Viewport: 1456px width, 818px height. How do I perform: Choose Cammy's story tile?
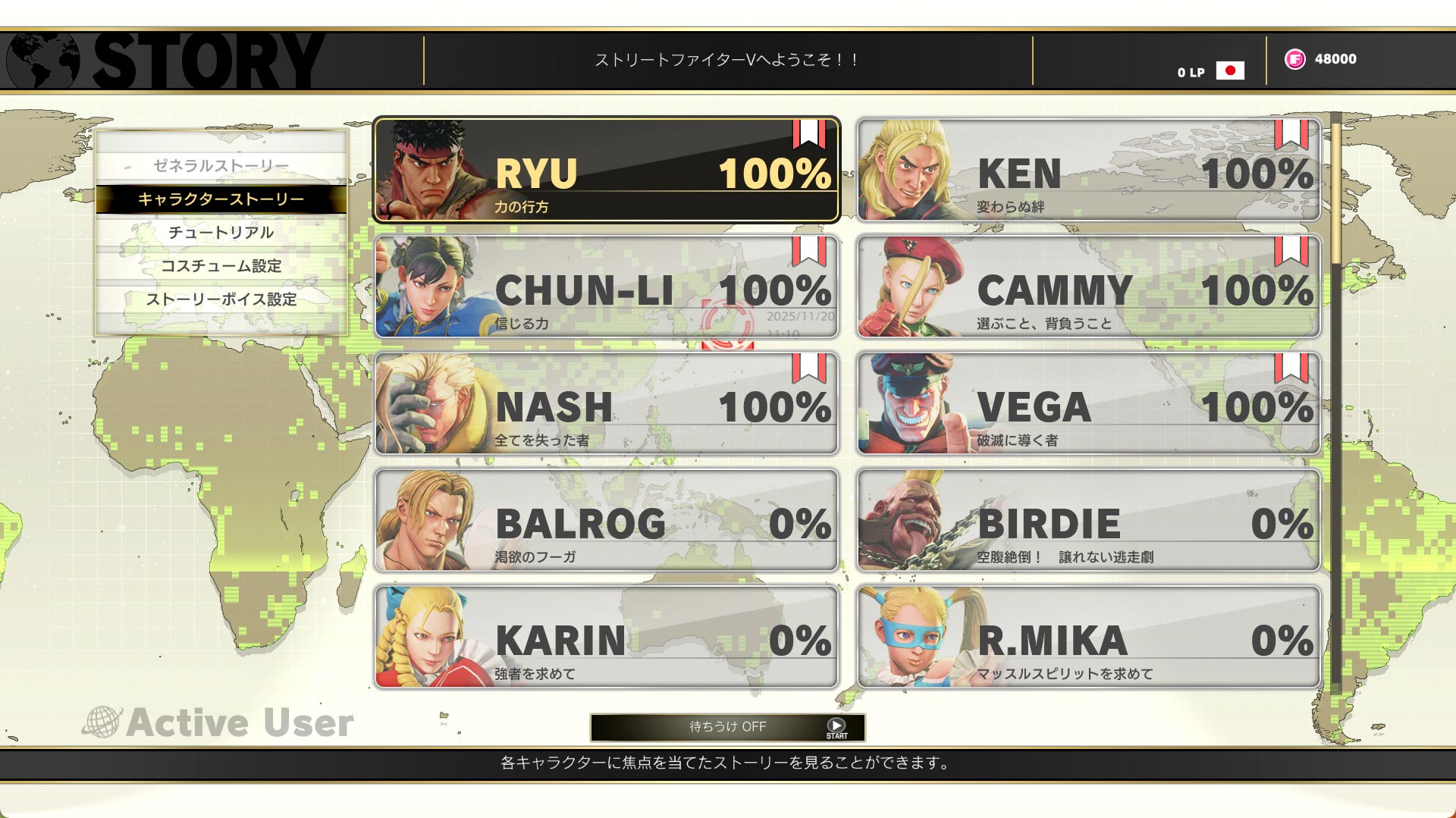(1089, 287)
